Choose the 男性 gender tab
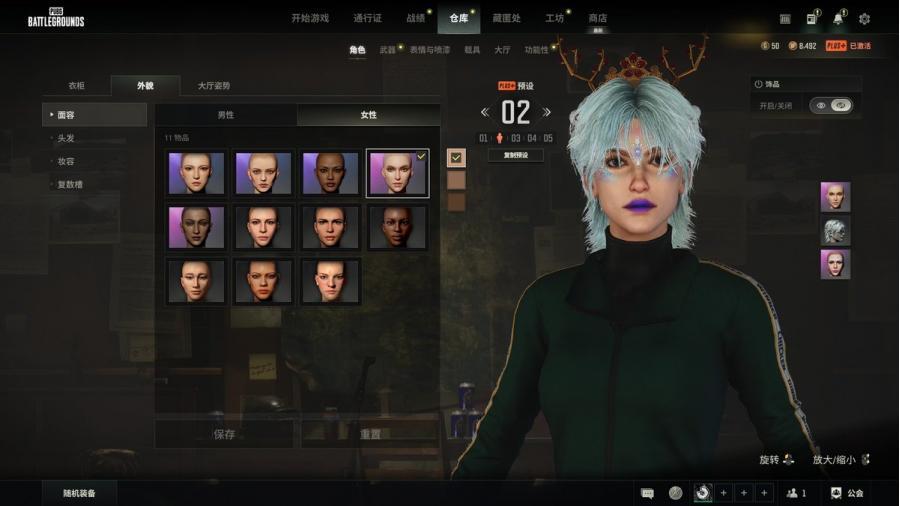Viewport: 900px width, 506px height. (226, 115)
